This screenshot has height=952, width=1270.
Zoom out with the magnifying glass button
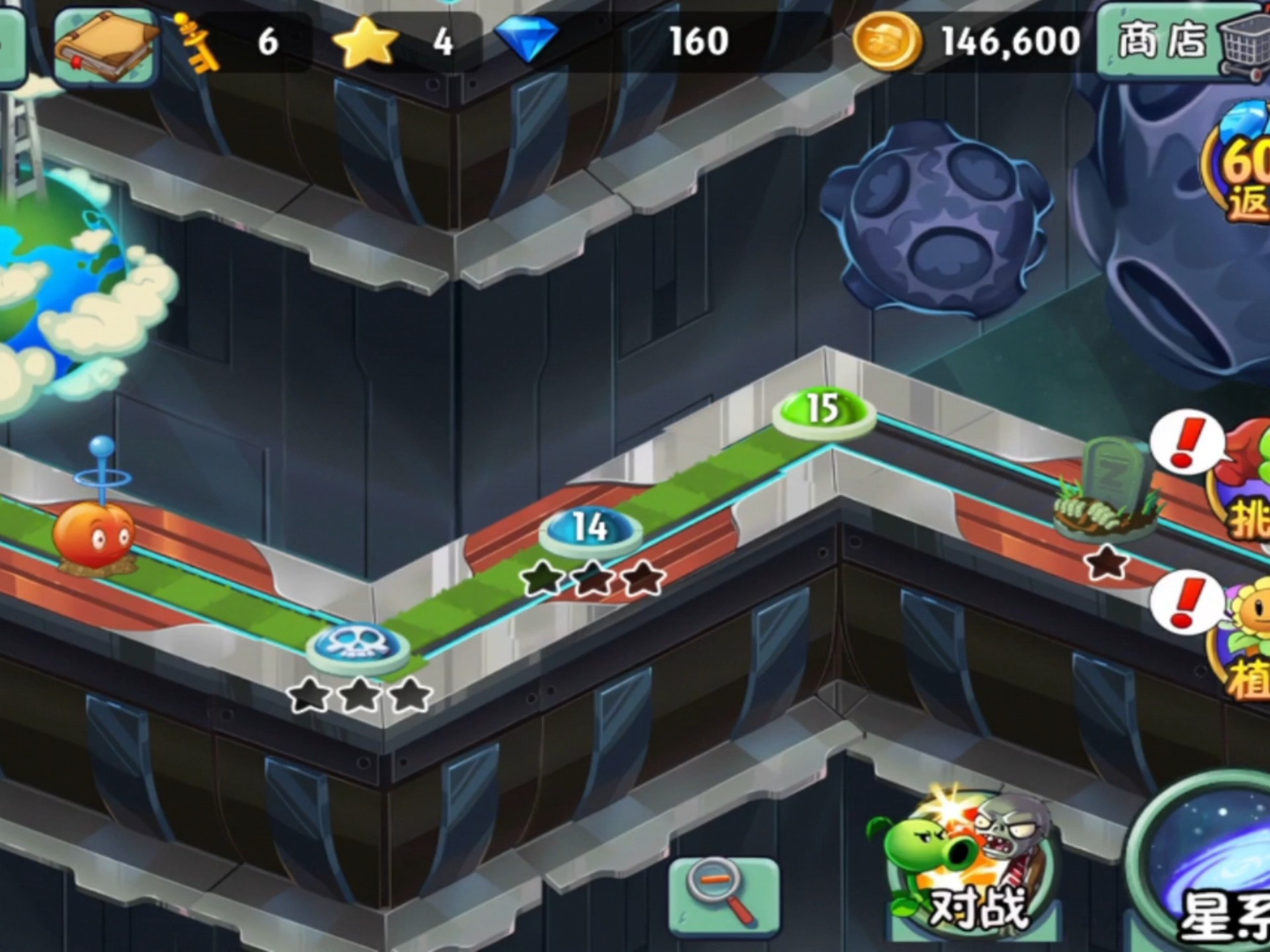[x=724, y=896]
